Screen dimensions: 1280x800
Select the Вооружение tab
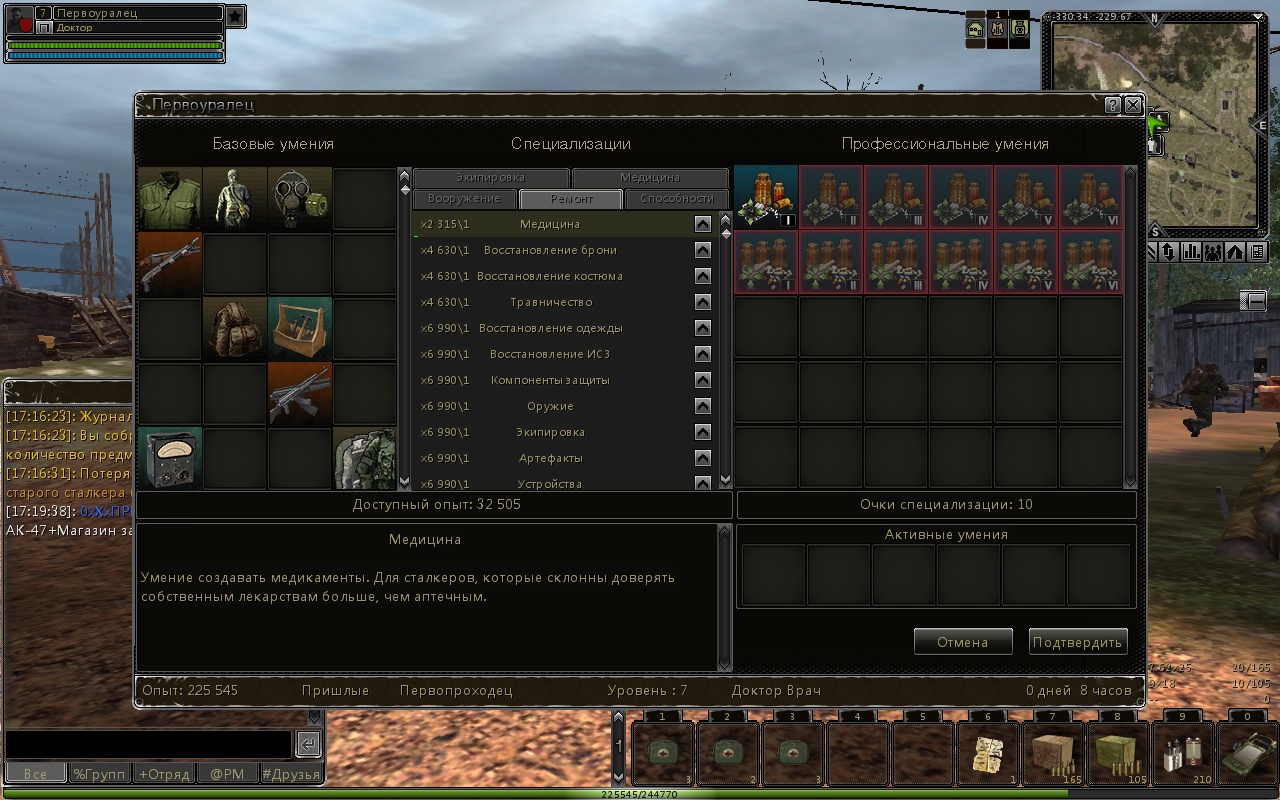pos(464,199)
